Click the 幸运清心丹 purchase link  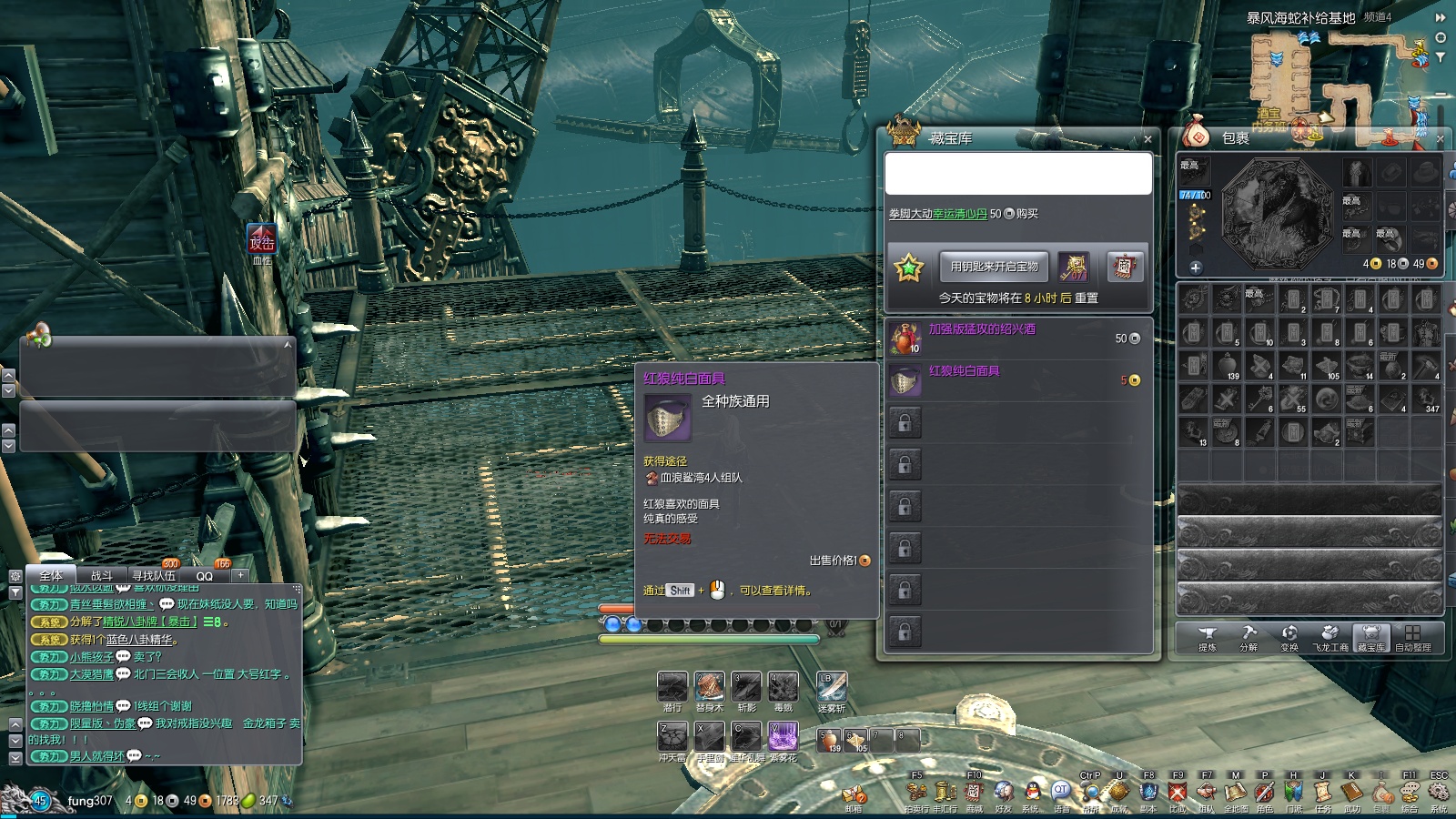(x=959, y=214)
